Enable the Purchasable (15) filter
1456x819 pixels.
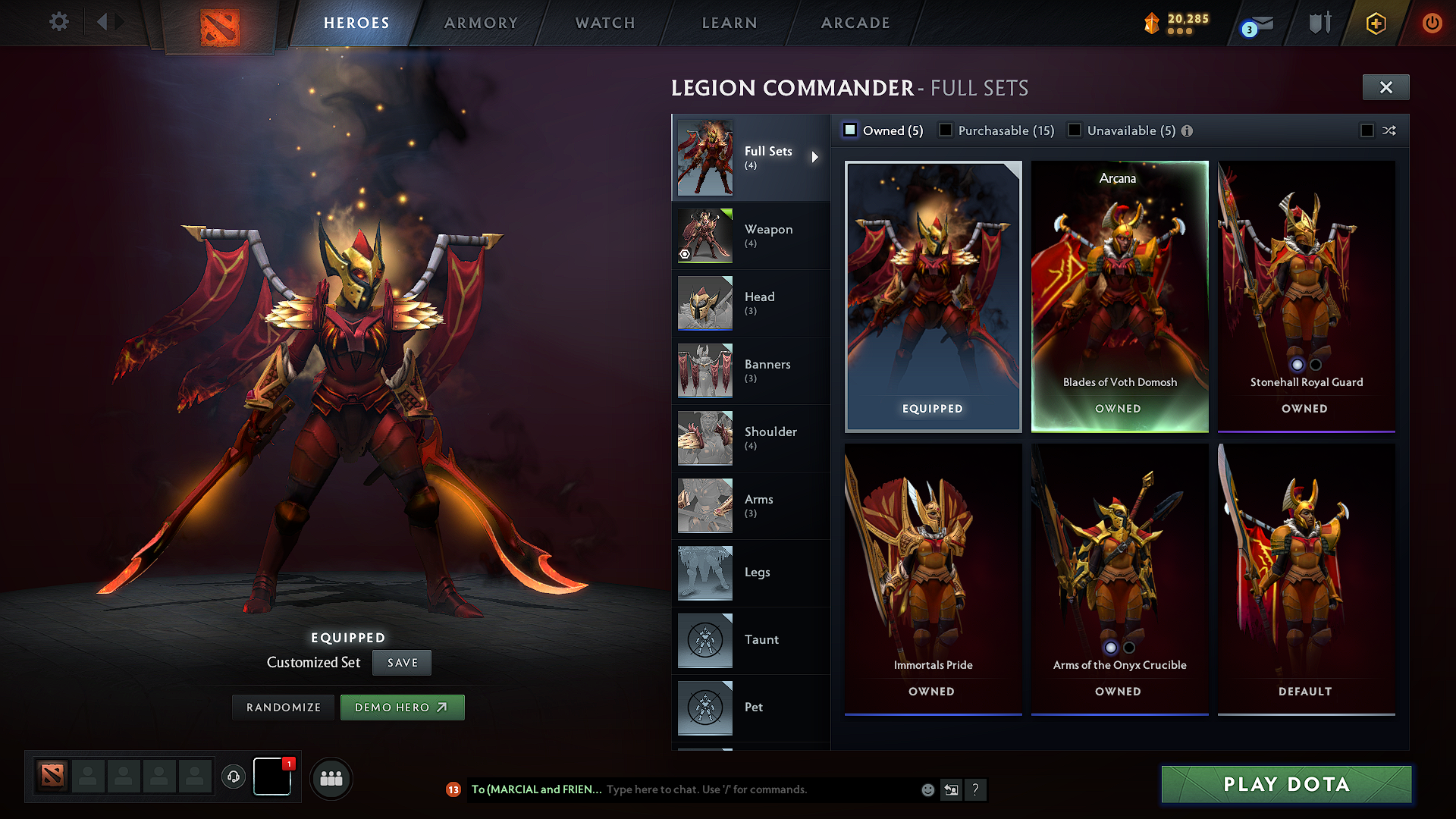coord(946,130)
